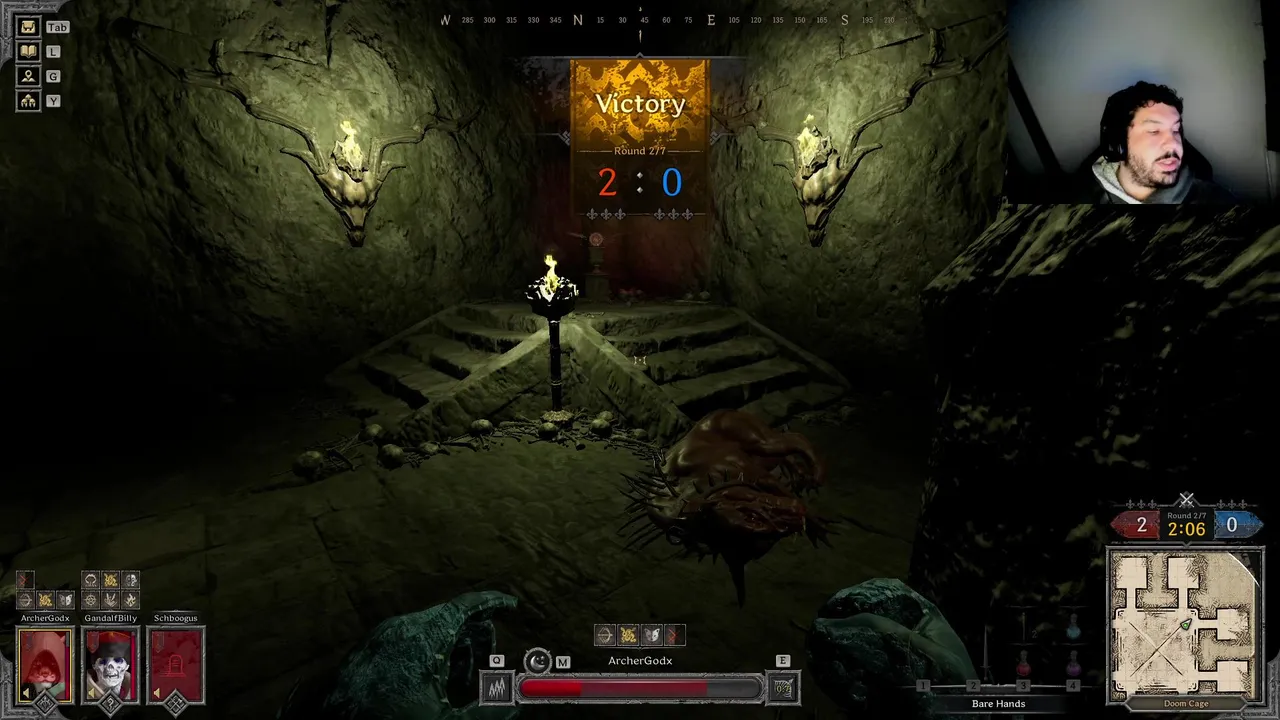Select ArcherGodx's hooded portrait card

[45, 665]
